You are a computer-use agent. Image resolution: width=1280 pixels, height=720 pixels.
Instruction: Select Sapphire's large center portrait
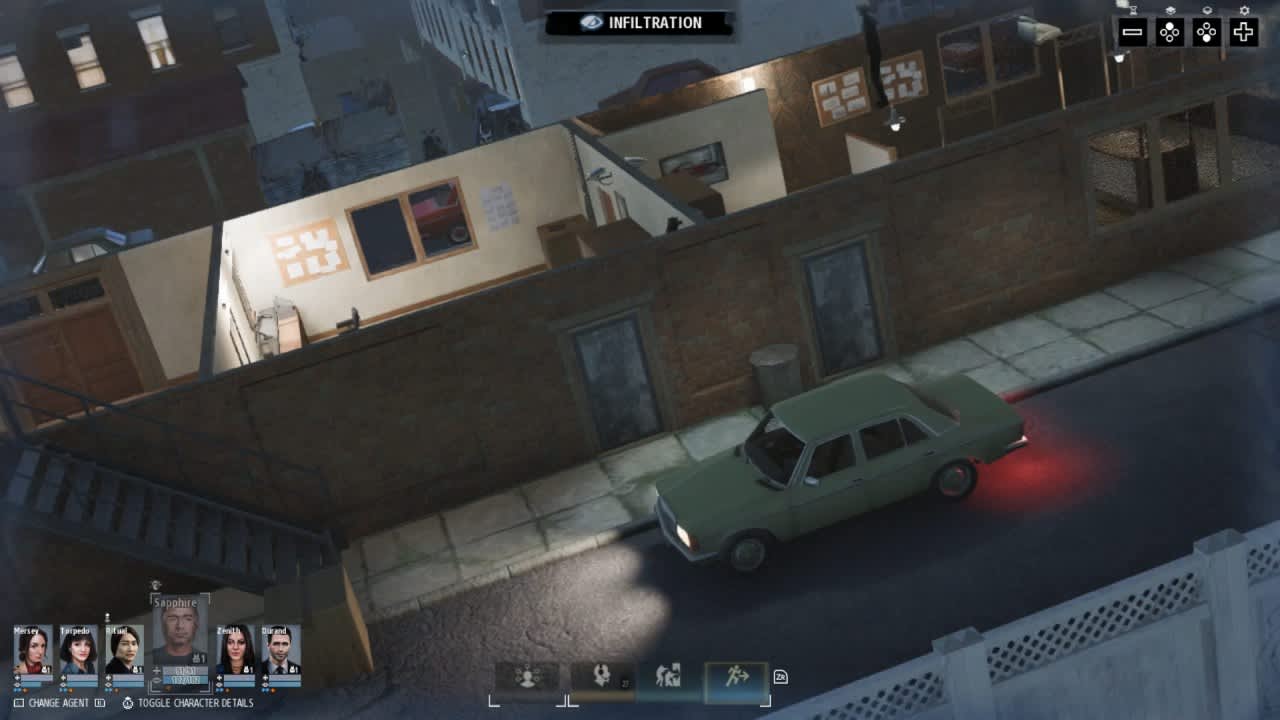(180, 630)
